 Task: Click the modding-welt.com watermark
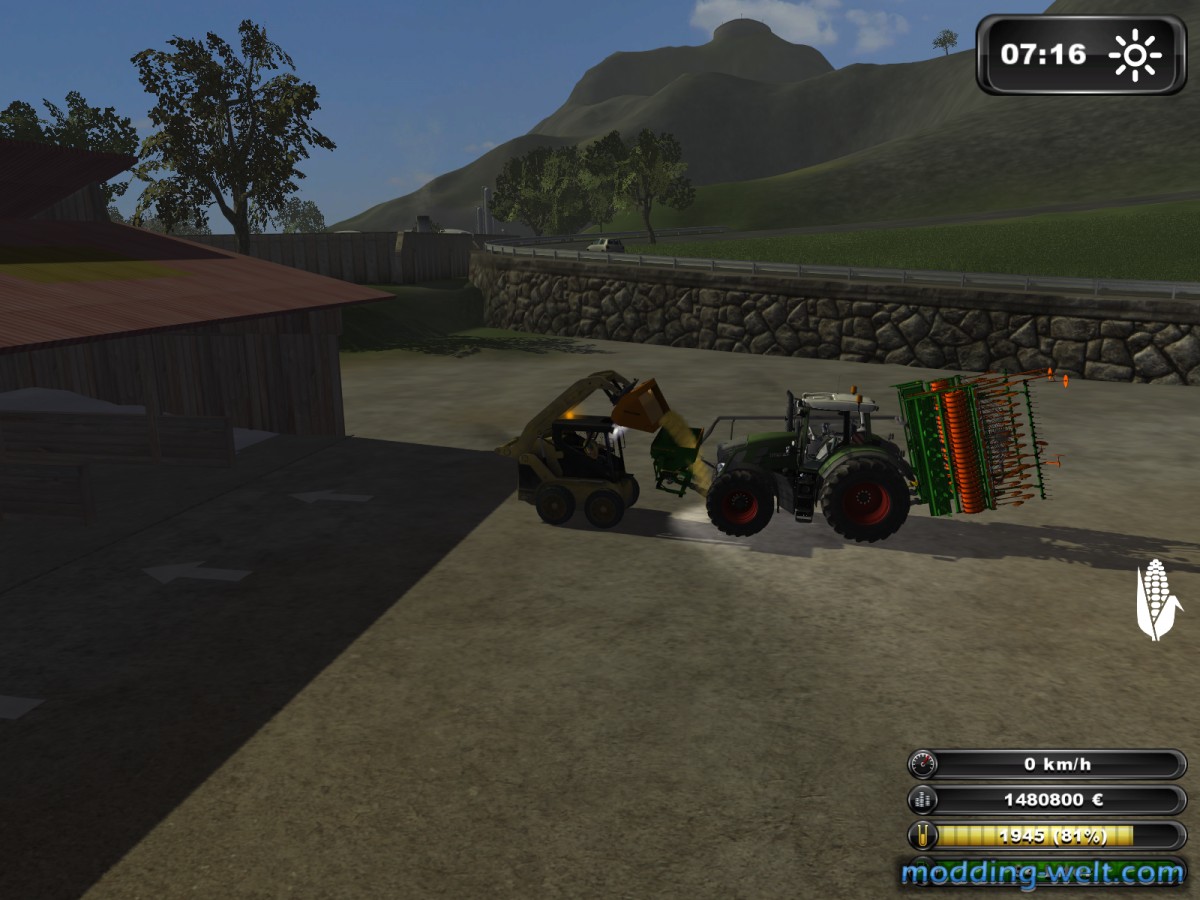1042,873
